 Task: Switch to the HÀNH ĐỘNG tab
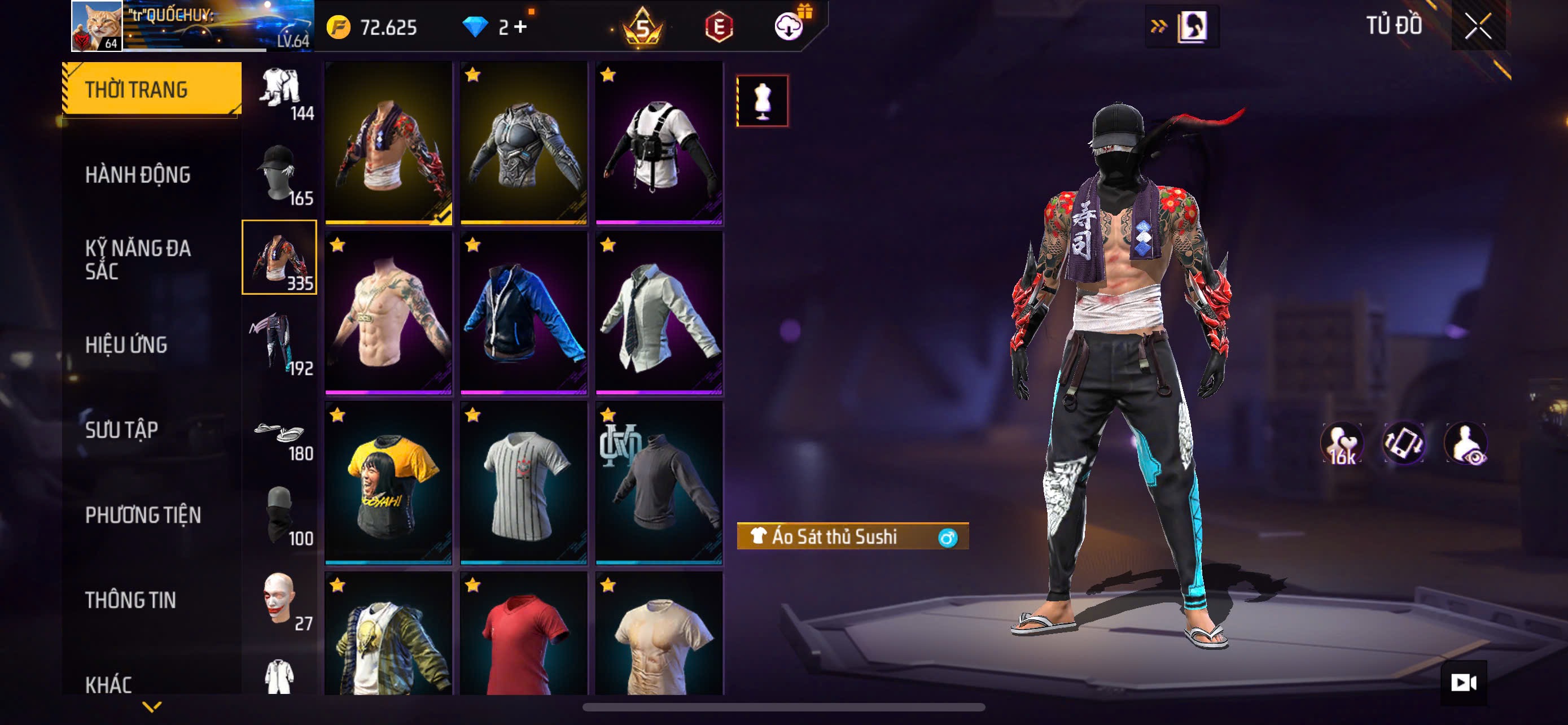point(138,175)
